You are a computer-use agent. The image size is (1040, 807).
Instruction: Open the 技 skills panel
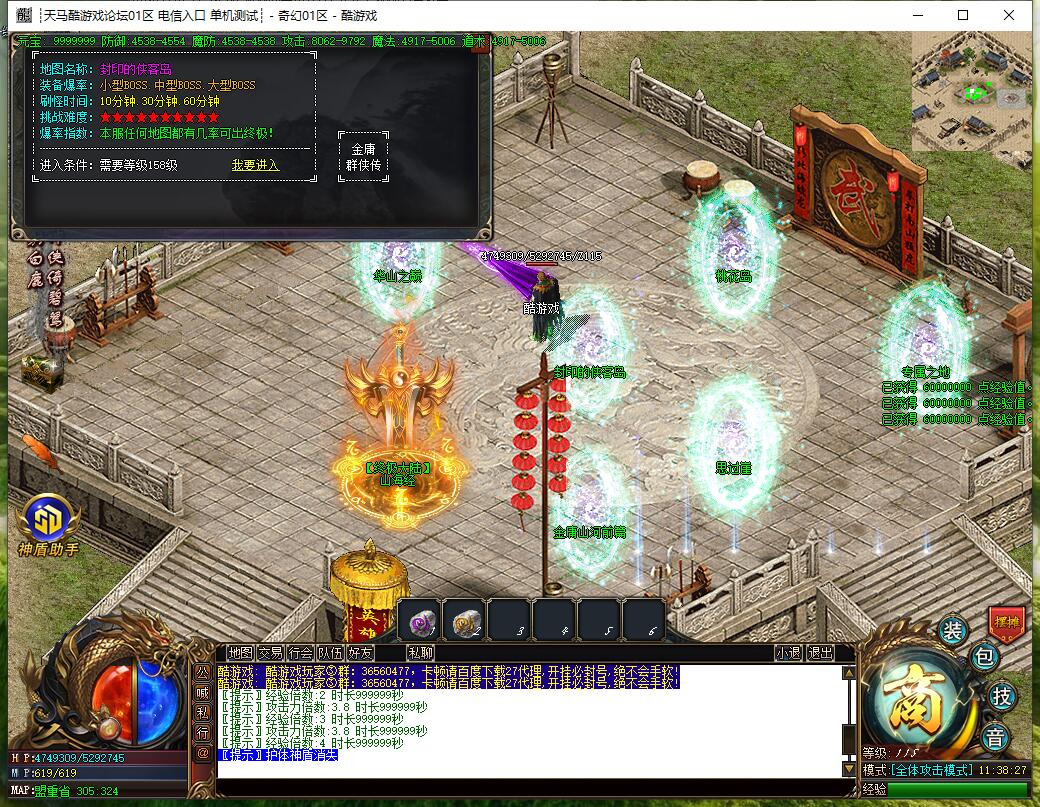pos(1000,696)
